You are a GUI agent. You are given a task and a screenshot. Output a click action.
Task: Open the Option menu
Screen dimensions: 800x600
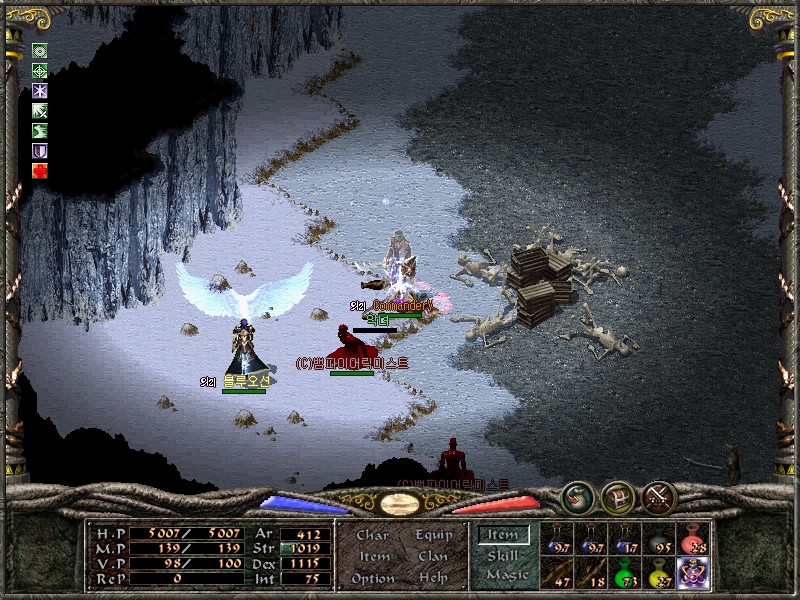(373, 578)
